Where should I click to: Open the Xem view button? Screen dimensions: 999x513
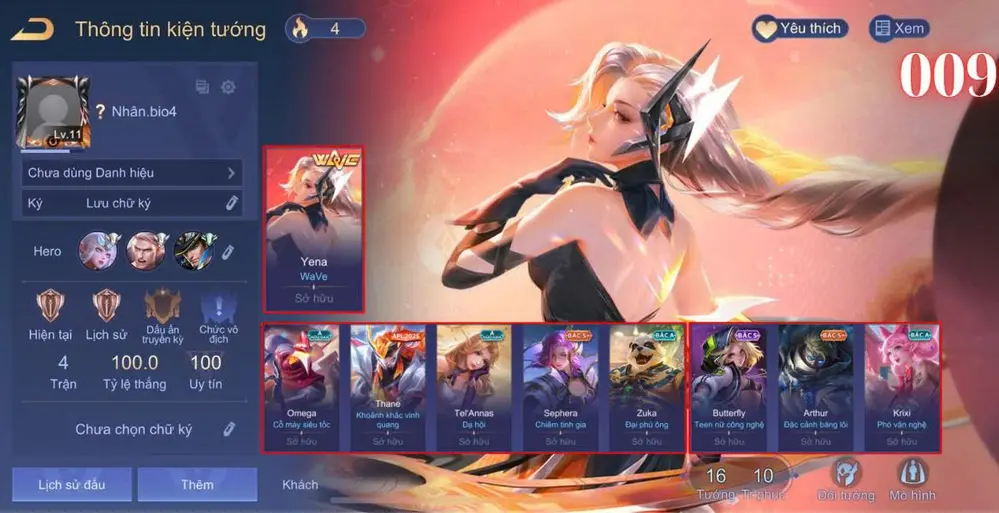point(897,29)
